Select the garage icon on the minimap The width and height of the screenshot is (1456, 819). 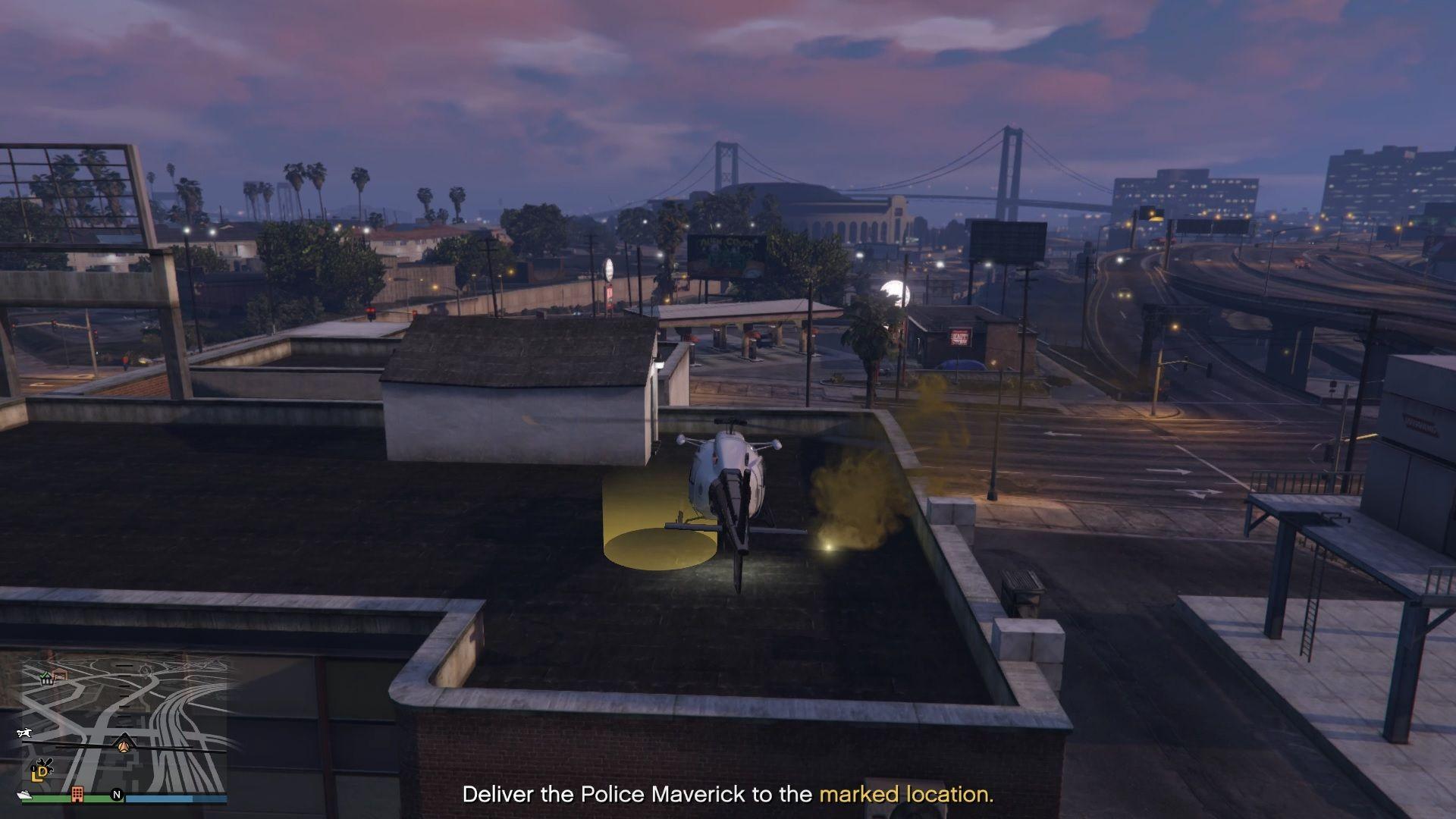click(x=60, y=674)
